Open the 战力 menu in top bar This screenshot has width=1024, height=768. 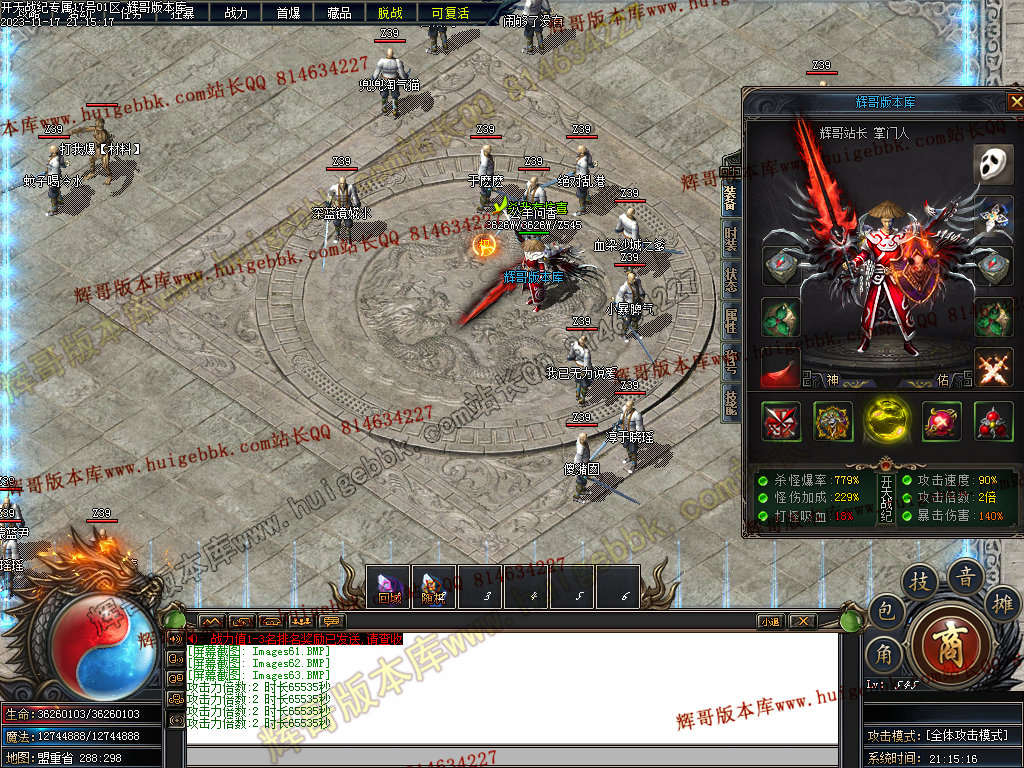click(x=236, y=13)
